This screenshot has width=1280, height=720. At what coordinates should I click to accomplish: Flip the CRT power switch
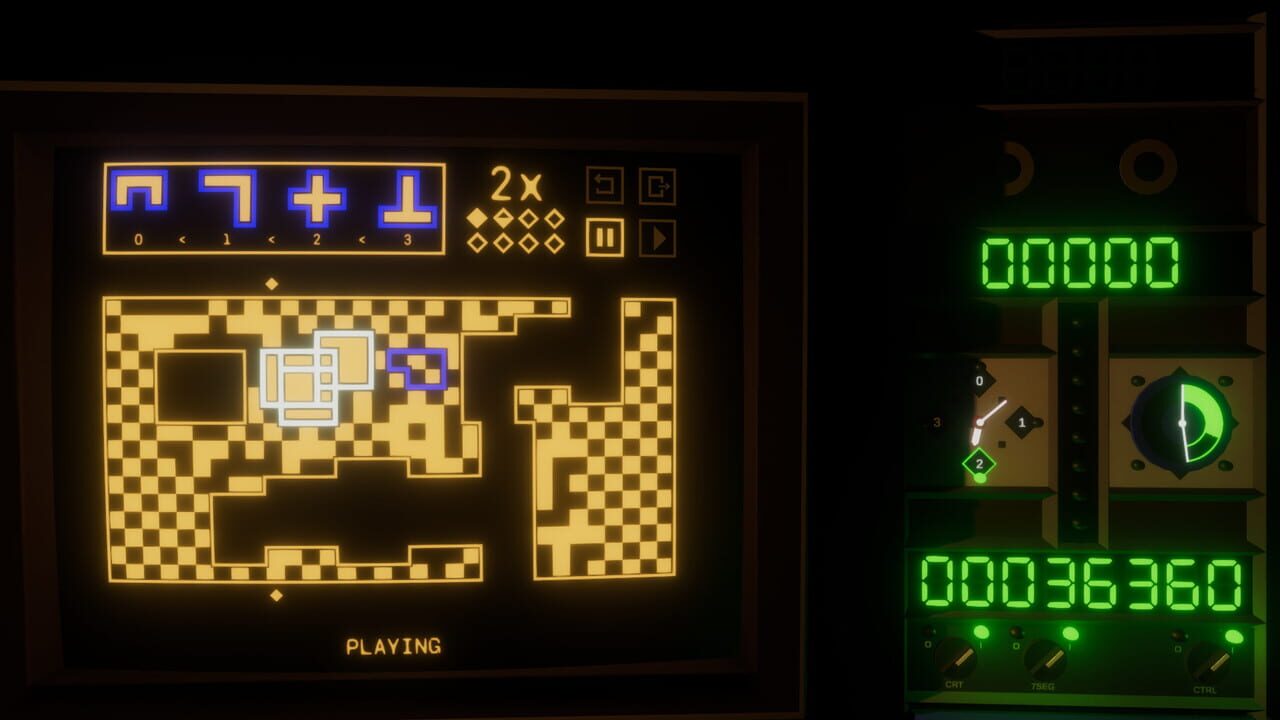958,659
